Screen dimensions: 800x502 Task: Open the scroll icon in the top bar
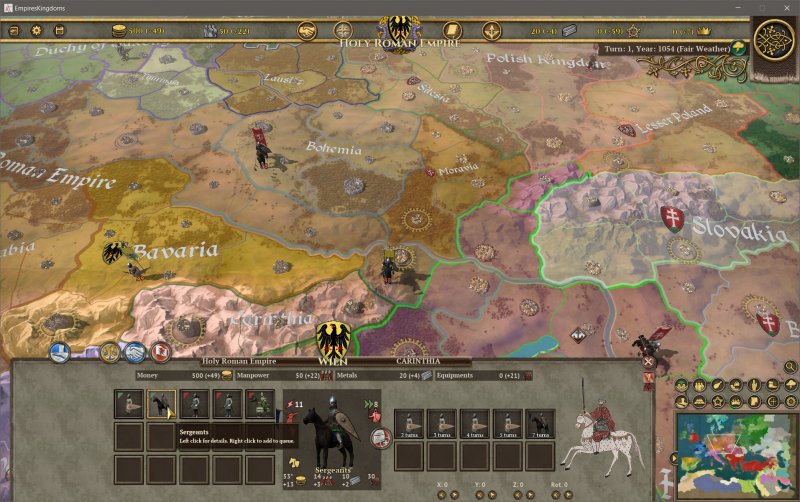point(452,31)
